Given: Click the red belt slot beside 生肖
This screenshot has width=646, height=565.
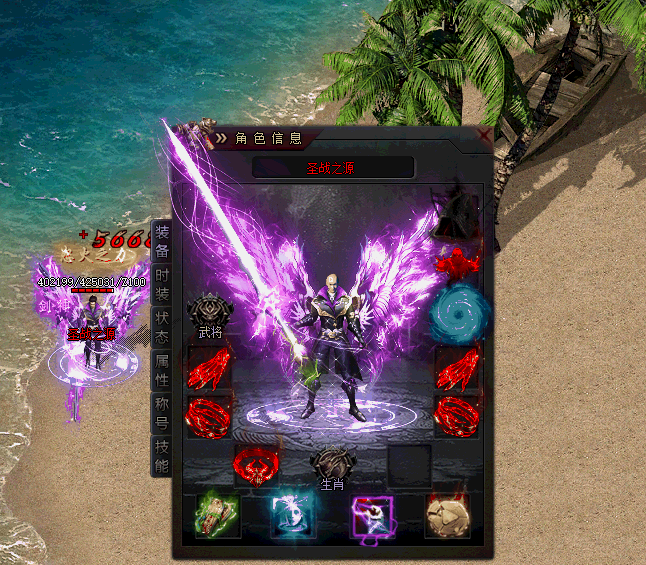Looking at the screenshot, I should (x=256, y=466).
